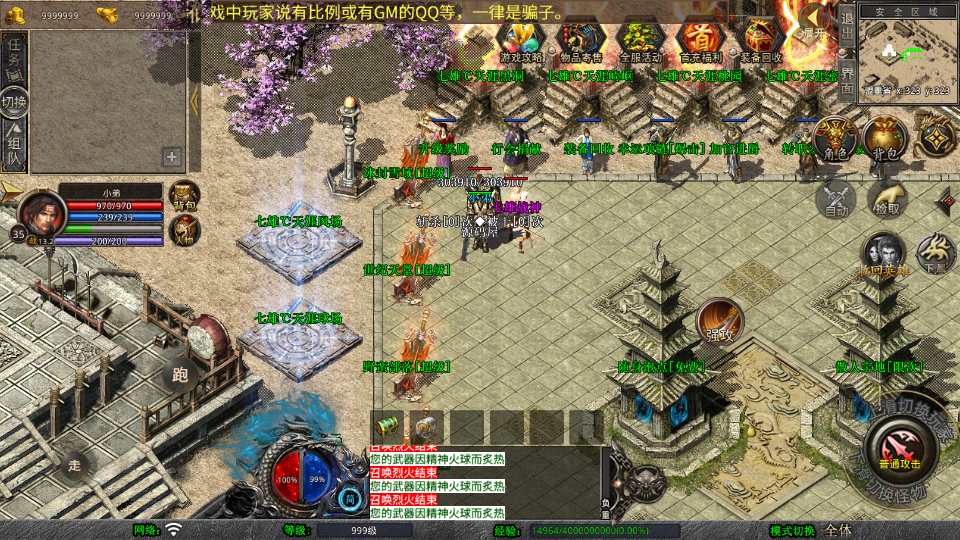Click the 界面 interface button
Screen dimensions: 960x540
coord(846,77)
